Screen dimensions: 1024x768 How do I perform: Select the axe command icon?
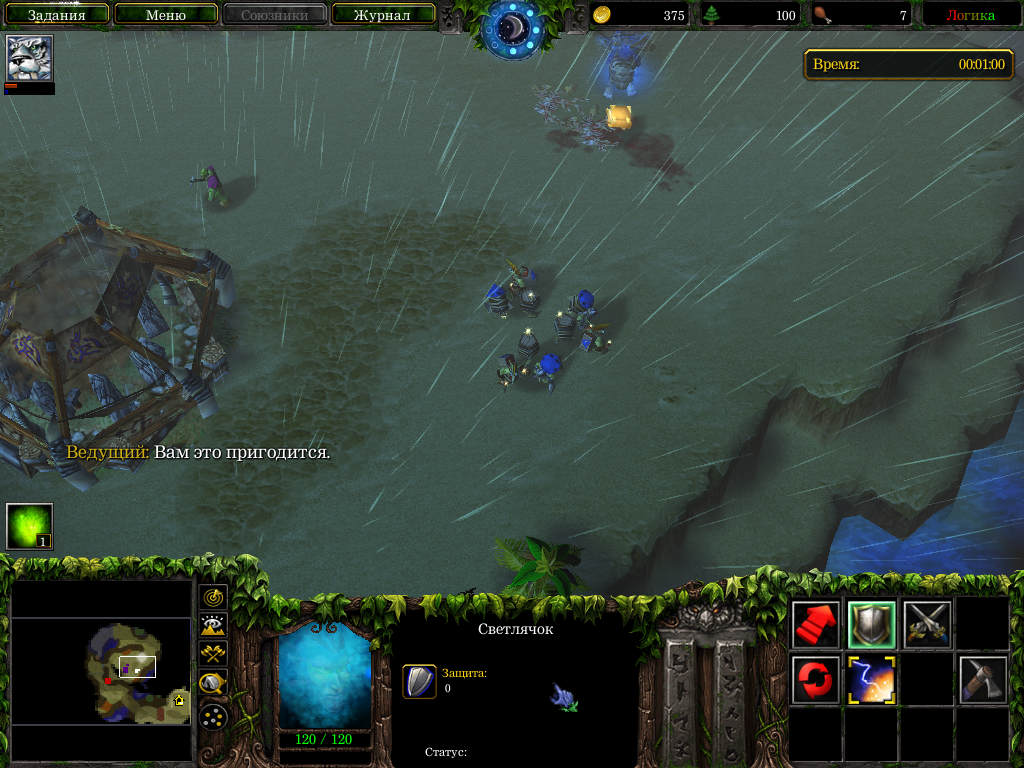(x=982, y=680)
